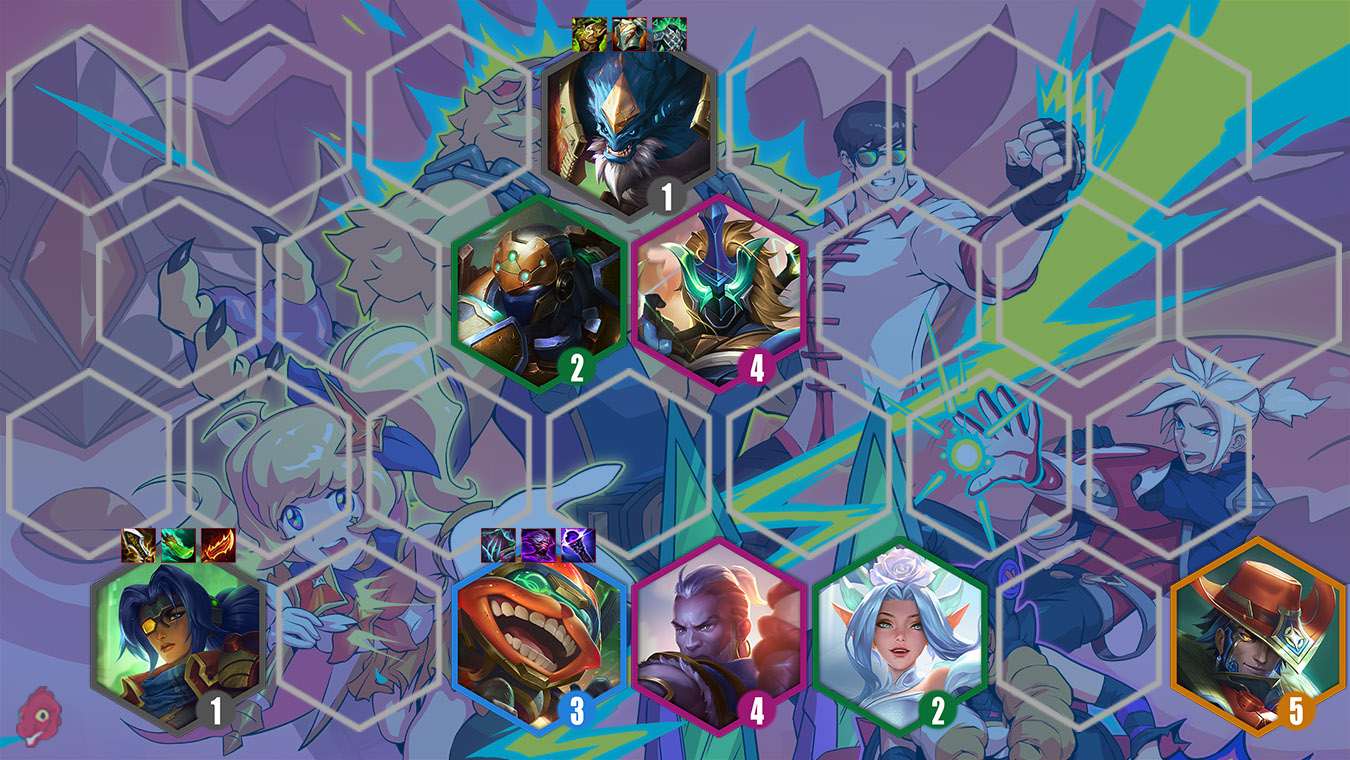Click the dark spear item icon
1350x760 pixels.
[x=578, y=545]
